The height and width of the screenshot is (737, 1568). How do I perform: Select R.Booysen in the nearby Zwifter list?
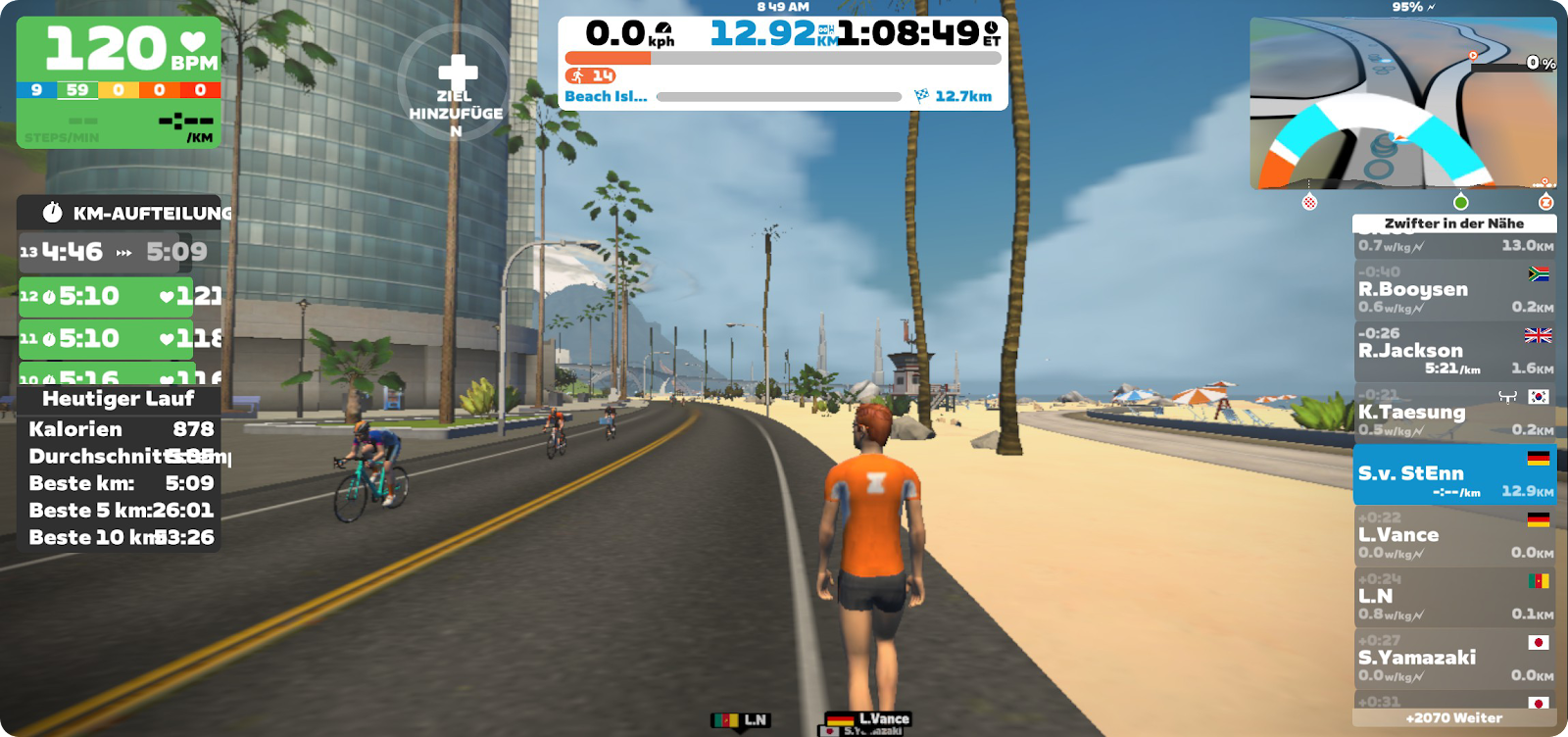1454,289
